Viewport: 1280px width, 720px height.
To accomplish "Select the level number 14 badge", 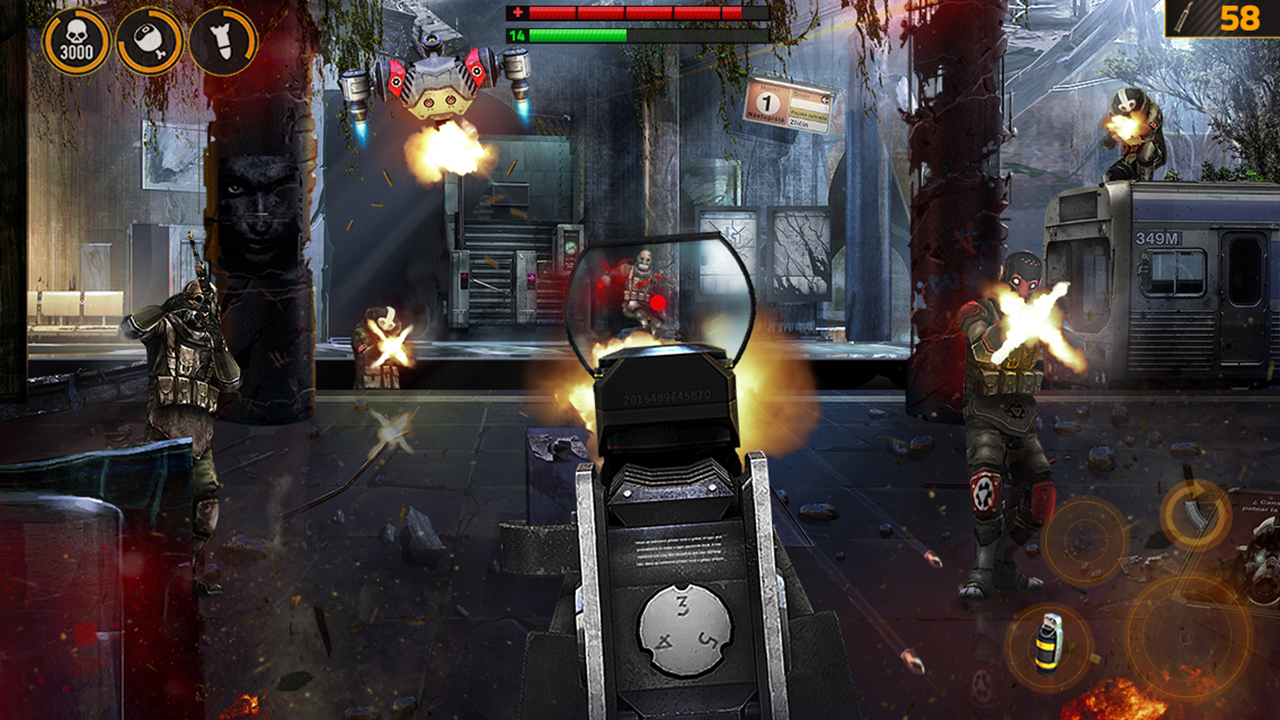I will point(518,37).
